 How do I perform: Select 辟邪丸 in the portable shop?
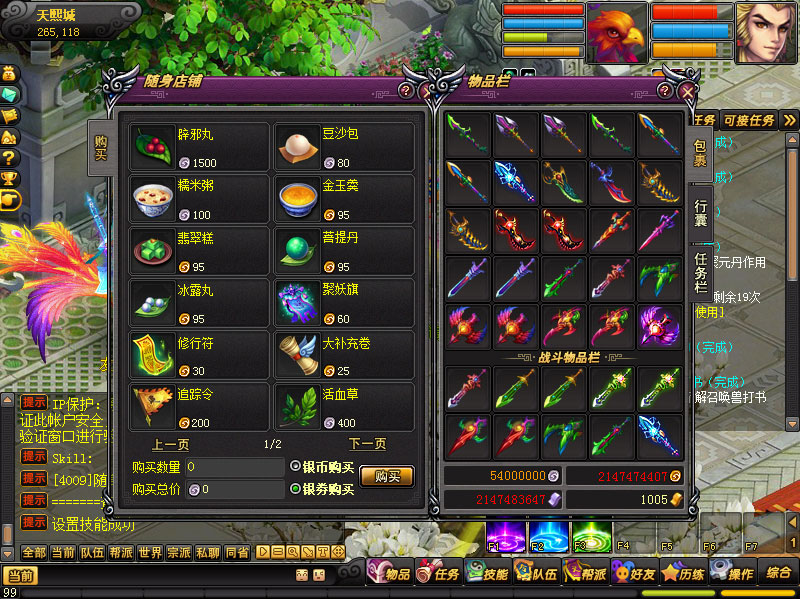199,147
